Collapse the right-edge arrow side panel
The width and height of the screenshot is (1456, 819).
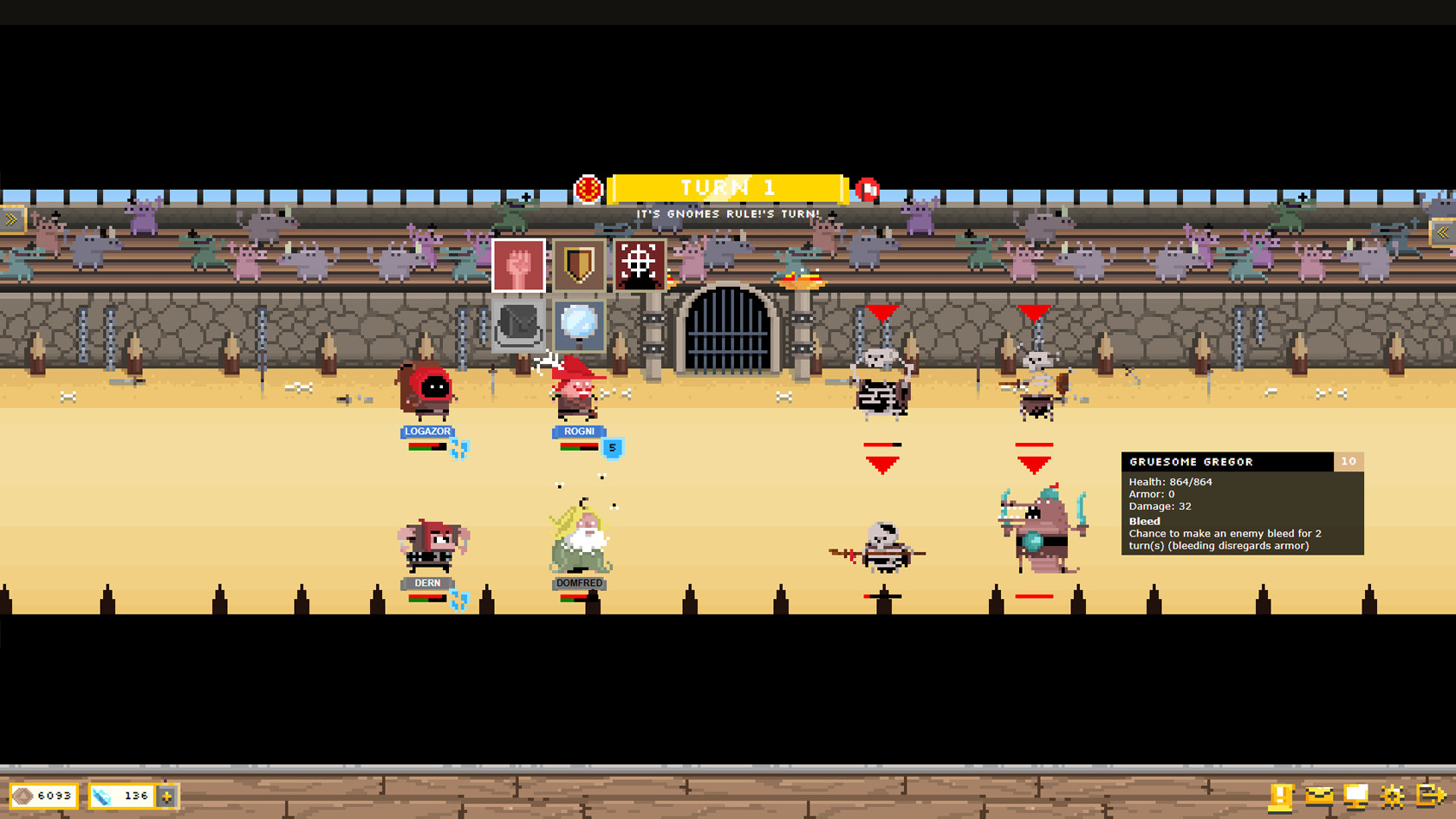point(1443,232)
